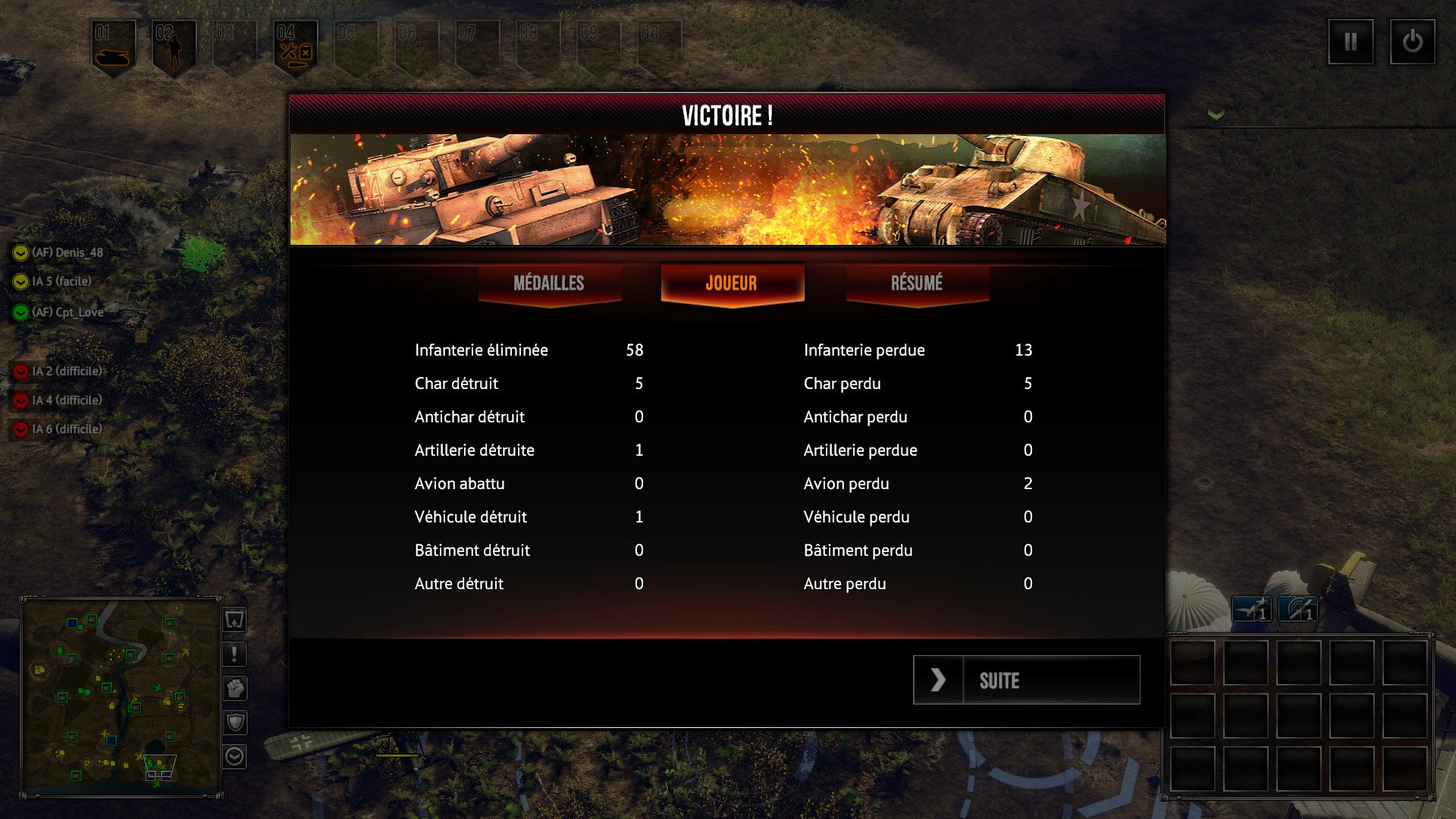1456x819 pixels.
Task: Expand the green chevron dropdown
Action: click(x=1216, y=115)
